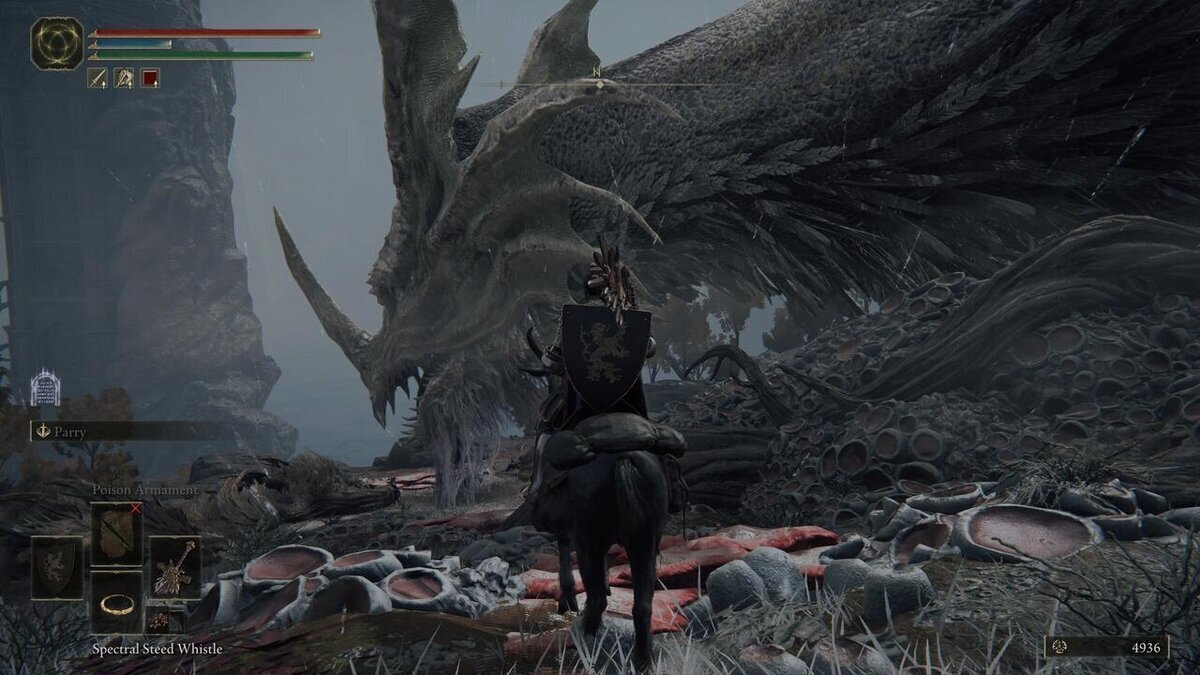Select the Poison Armament spell slot
Image resolution: width=1200 pixels, height=675 pixels.
[x=117, y=533]
